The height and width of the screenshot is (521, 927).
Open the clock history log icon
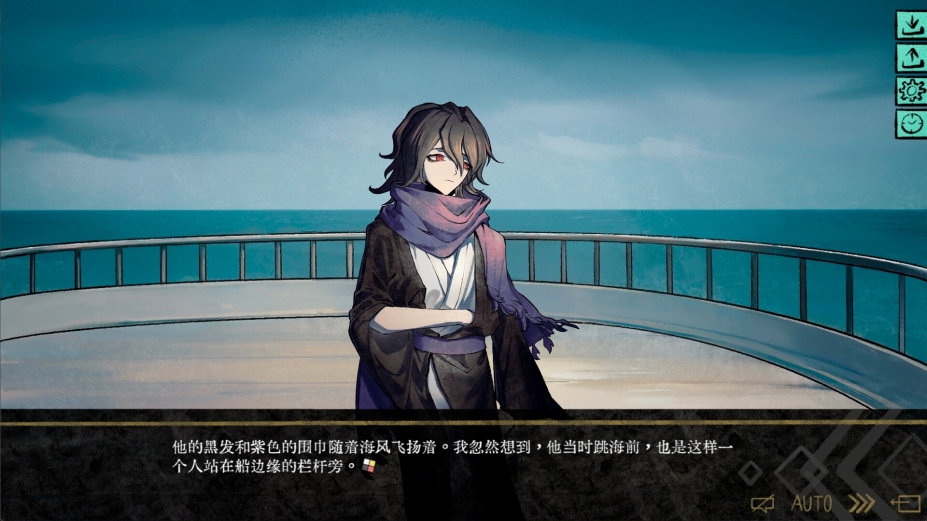(x=910, y=123)
